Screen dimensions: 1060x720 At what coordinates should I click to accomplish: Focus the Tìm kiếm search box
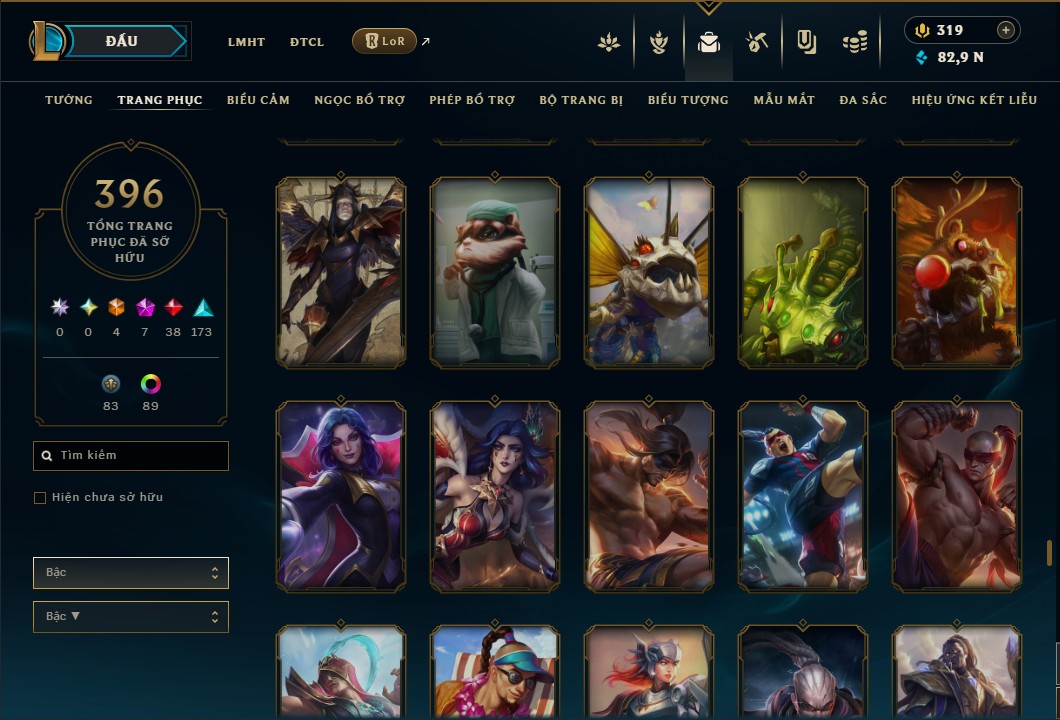[131, 456]
